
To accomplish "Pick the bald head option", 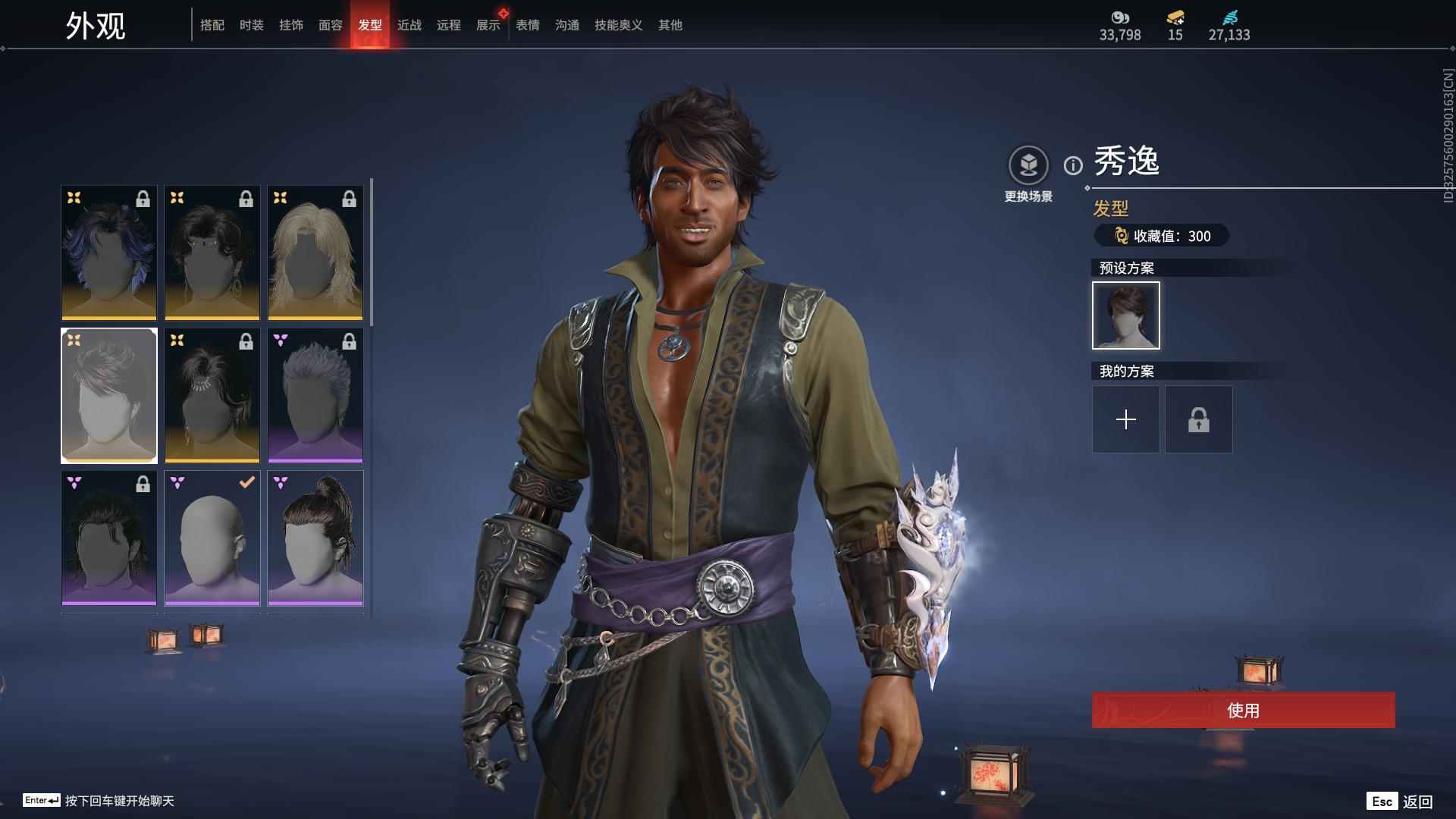I will [x=212, y=538].
